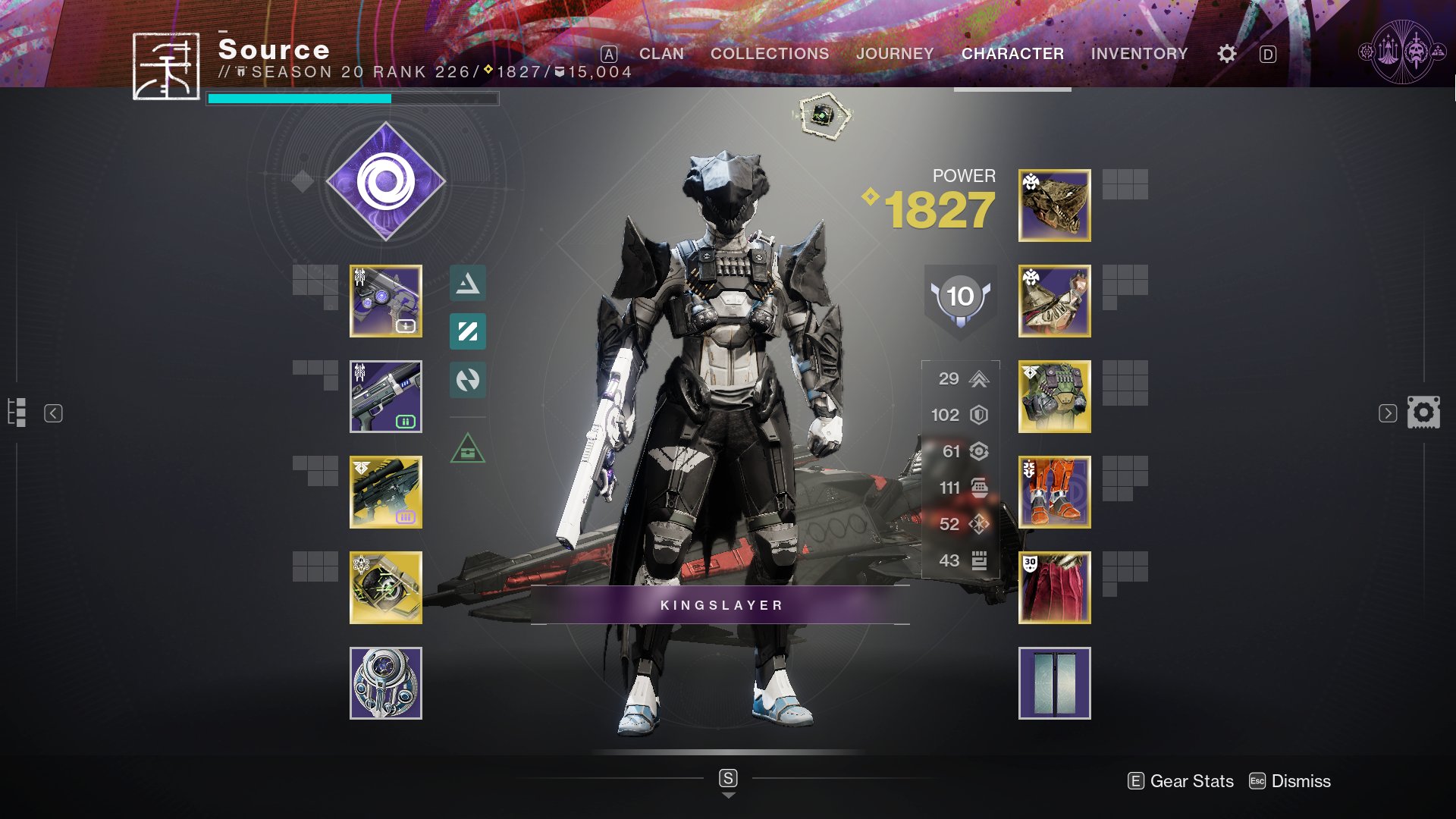1456x819 pixels.
Task: Open the INVENTORY screen
Action: coord(1137,54)
